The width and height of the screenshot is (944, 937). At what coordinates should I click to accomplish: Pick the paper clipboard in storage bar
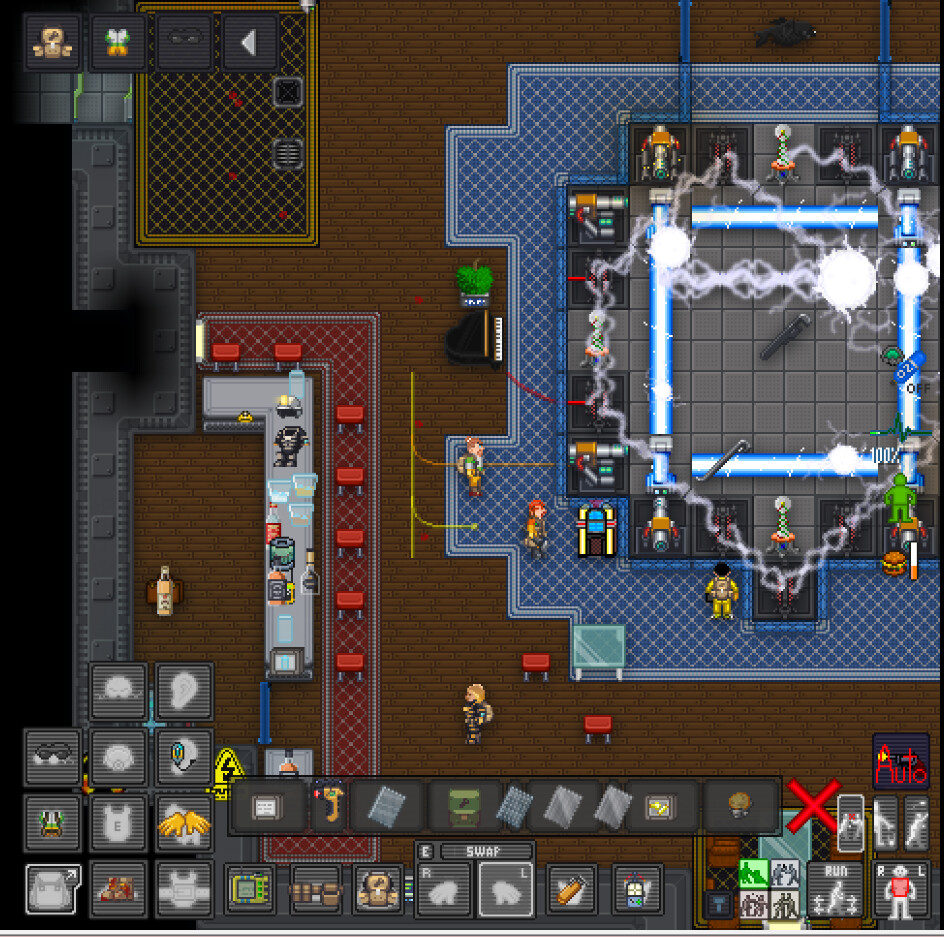266,806
